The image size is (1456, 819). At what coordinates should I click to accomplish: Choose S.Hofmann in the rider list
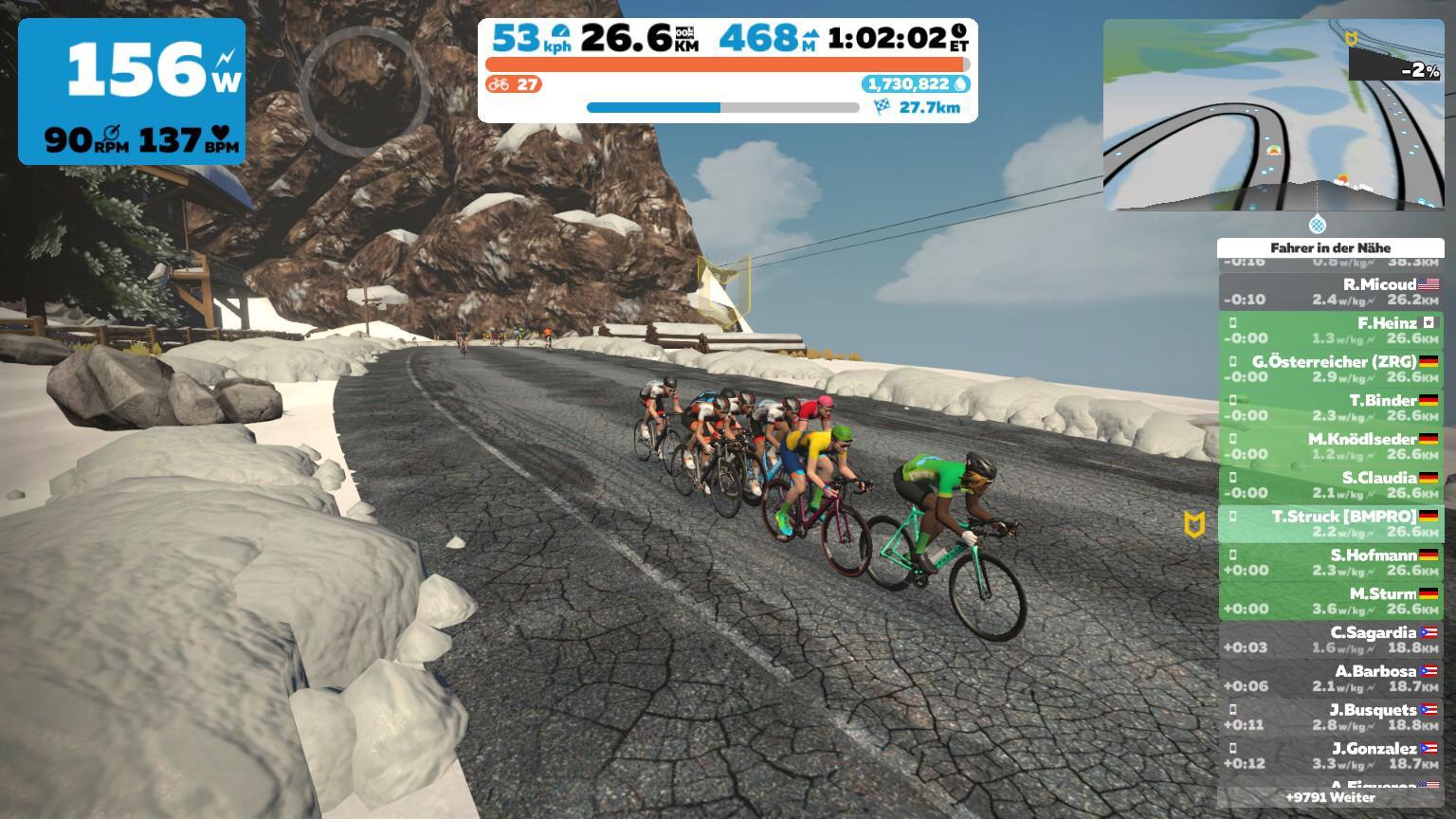[1330, 562]
